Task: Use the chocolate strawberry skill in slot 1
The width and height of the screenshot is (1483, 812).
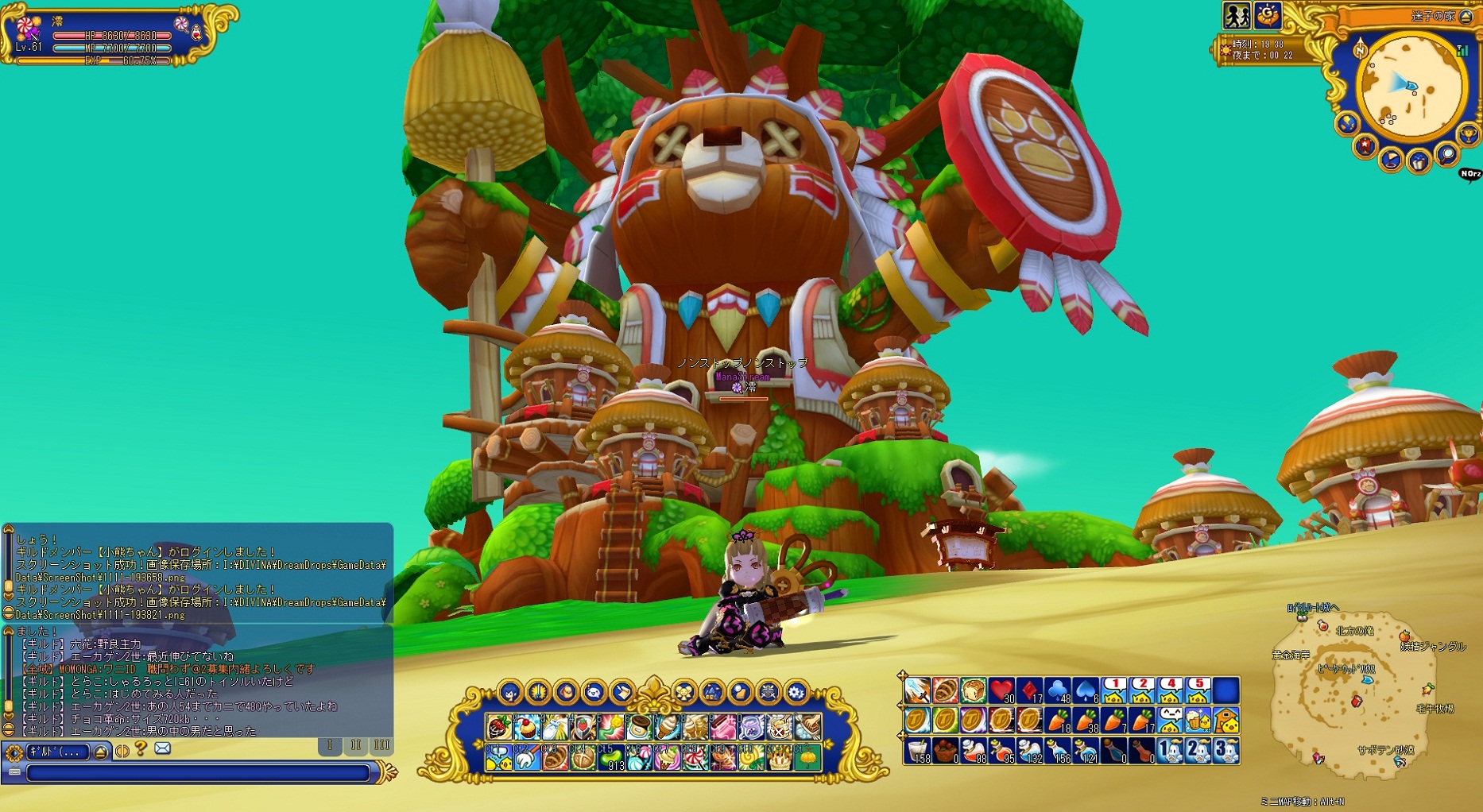Action: tap(499, 726)
